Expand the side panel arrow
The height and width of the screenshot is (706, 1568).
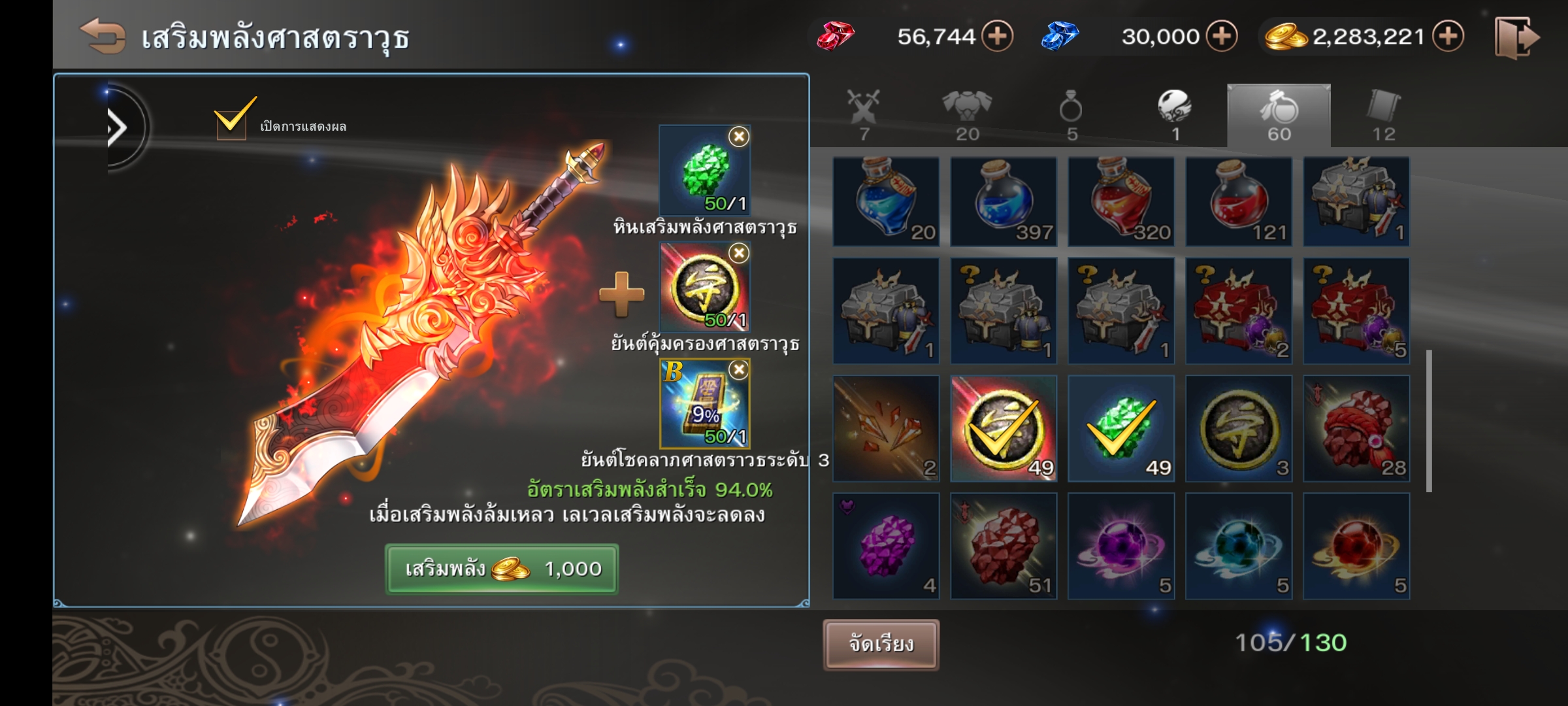coord(118,128)
